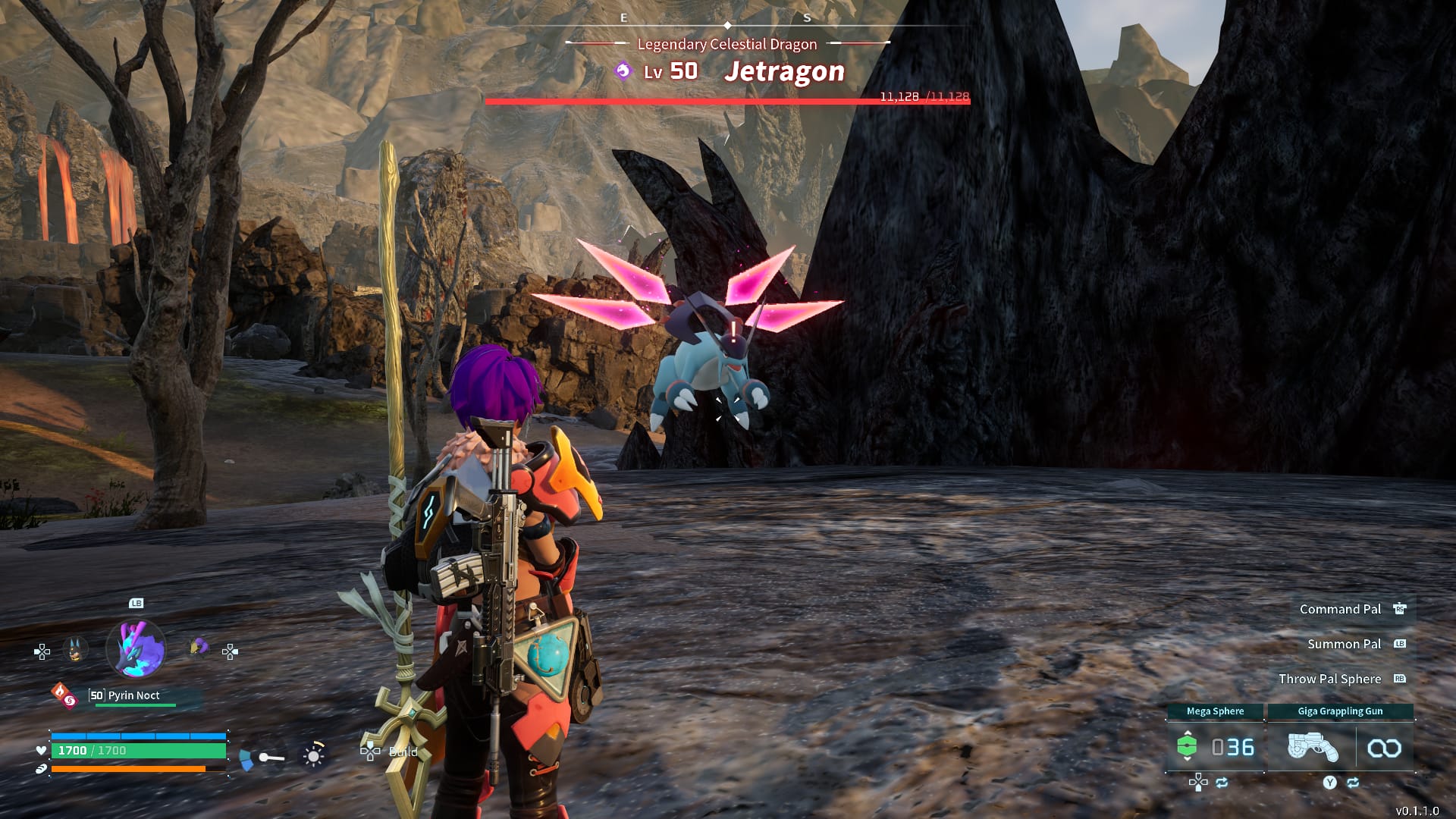Toggle the Y button weapon swap control
Image resolution: width=1456 pixels, height=819 pixels.
(1329, 783)
